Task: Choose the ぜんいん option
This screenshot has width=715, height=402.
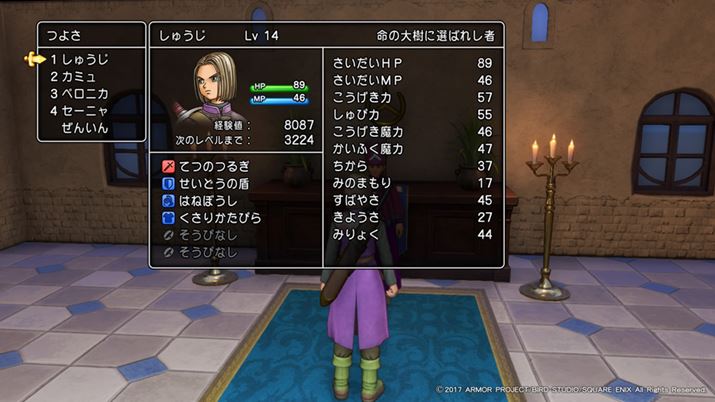Action: (x=84, y=128)
